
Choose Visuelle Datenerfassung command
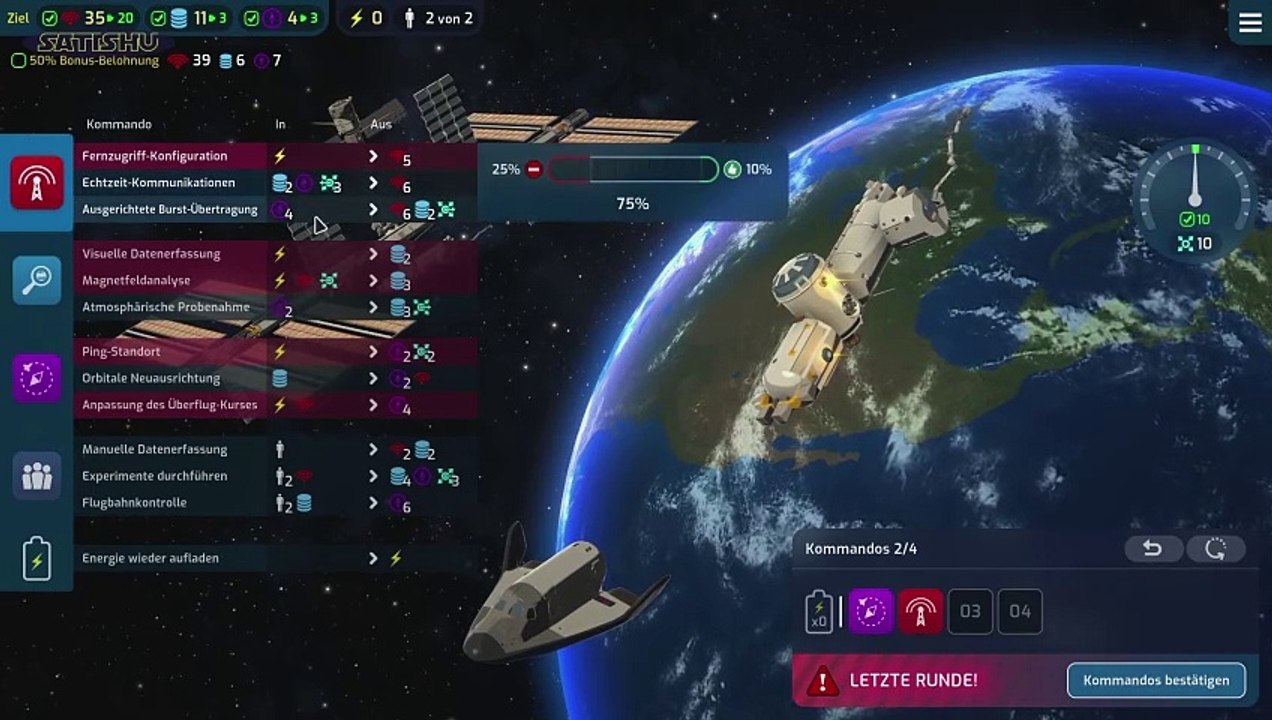pos(151,254)
